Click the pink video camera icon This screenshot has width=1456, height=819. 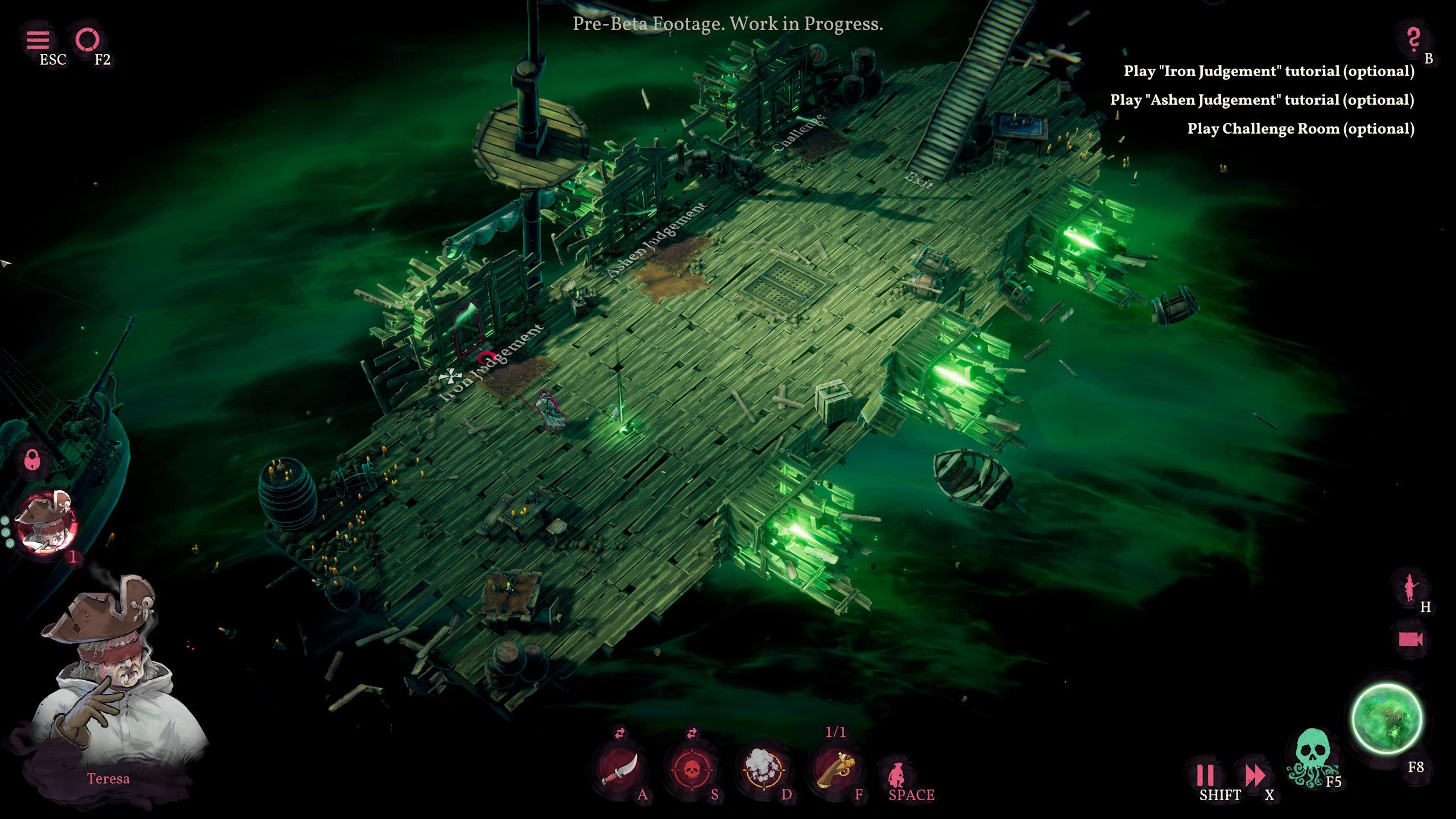[x=1410, y=639]
